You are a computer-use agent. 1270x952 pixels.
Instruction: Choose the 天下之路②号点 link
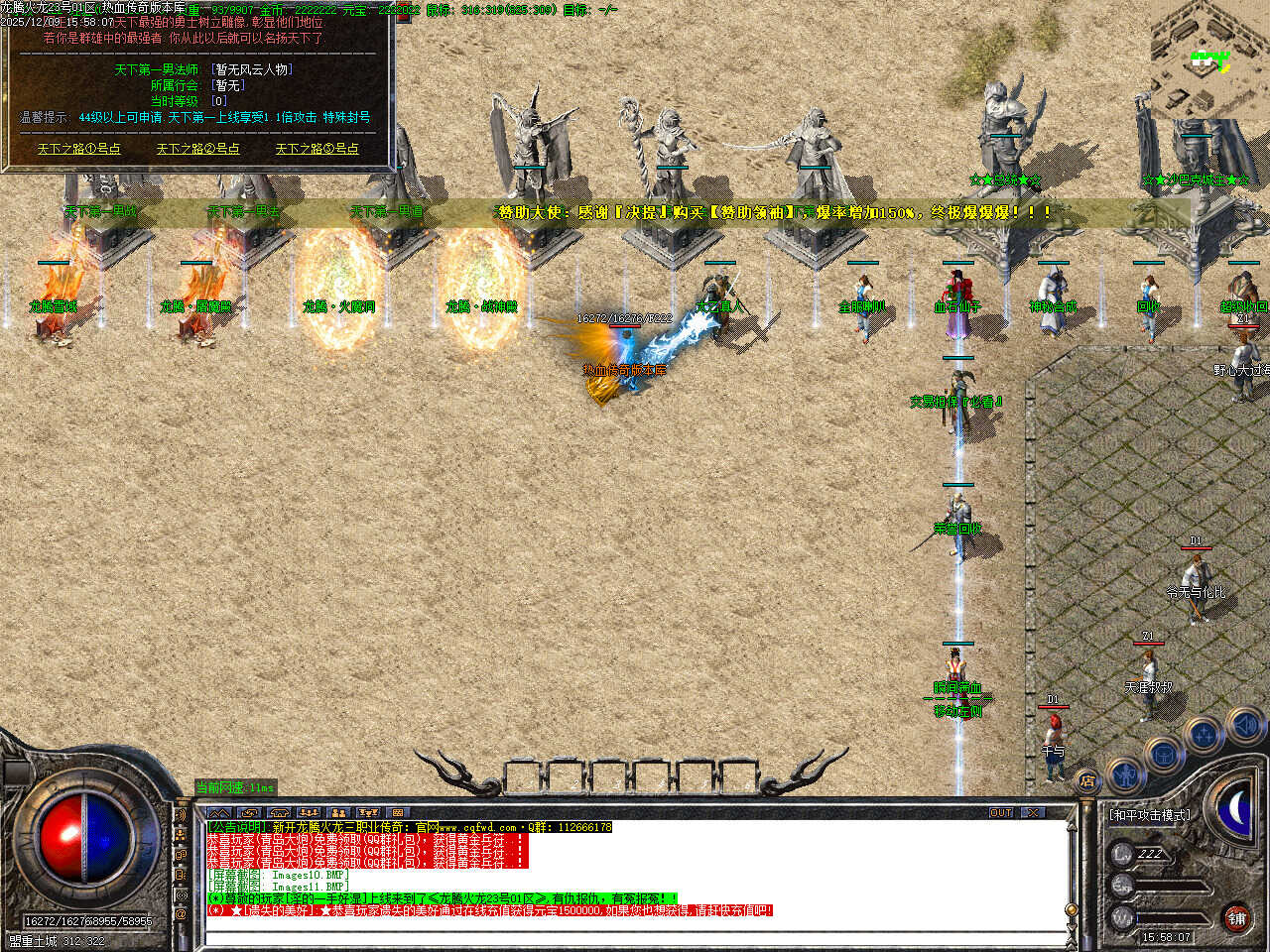(x=197, y=149)
